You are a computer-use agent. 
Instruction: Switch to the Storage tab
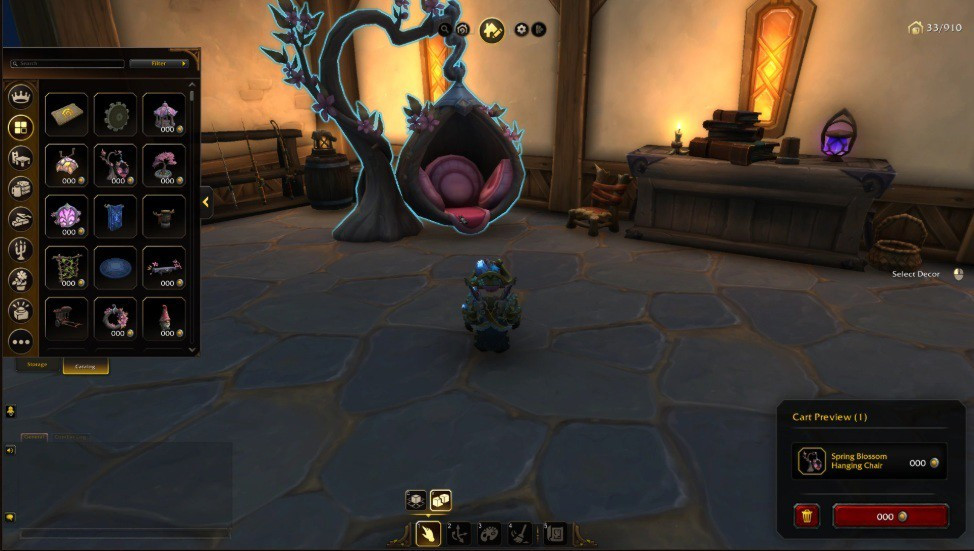pyautogui.click(x=39, y=366)
